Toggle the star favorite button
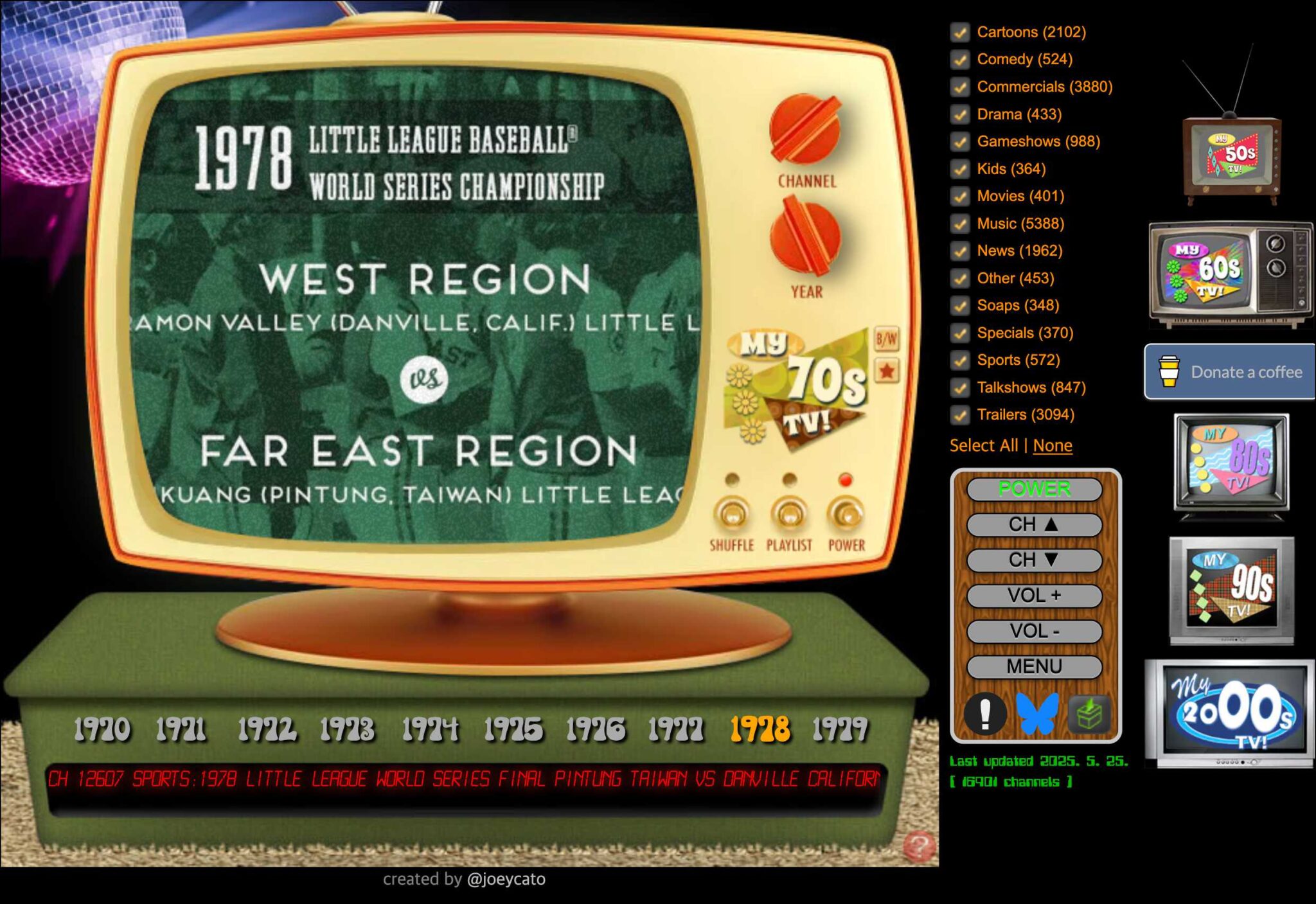 [887, 369]
